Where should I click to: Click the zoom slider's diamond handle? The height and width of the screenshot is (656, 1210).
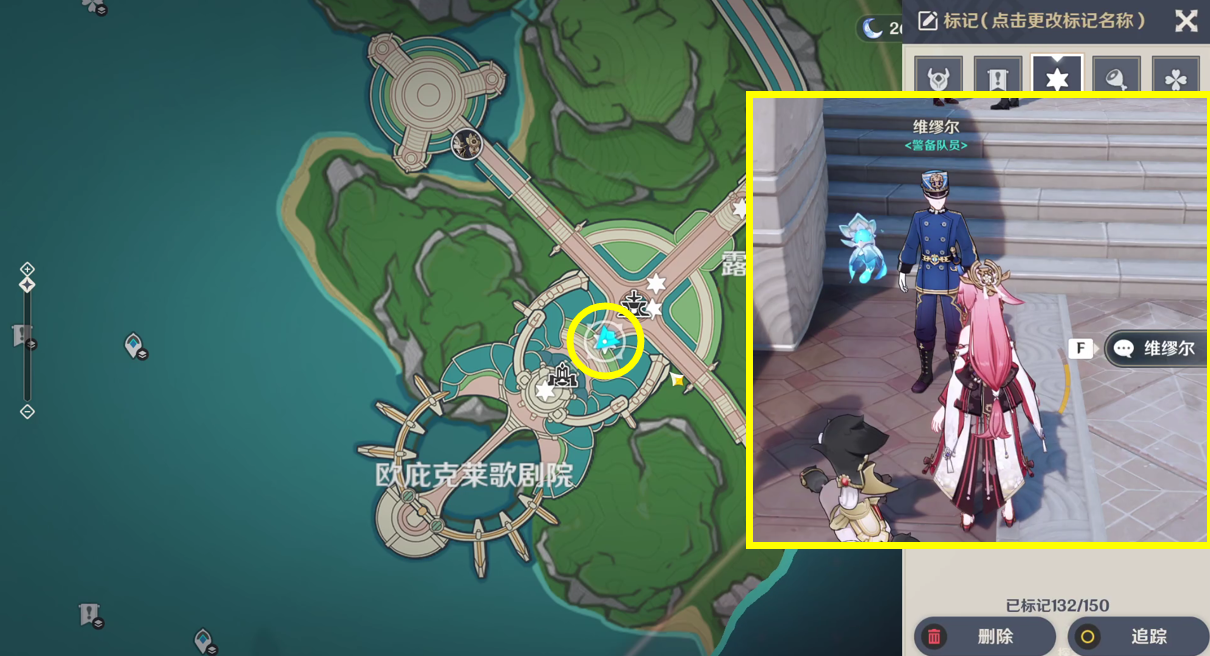click(x=27, y=285)
